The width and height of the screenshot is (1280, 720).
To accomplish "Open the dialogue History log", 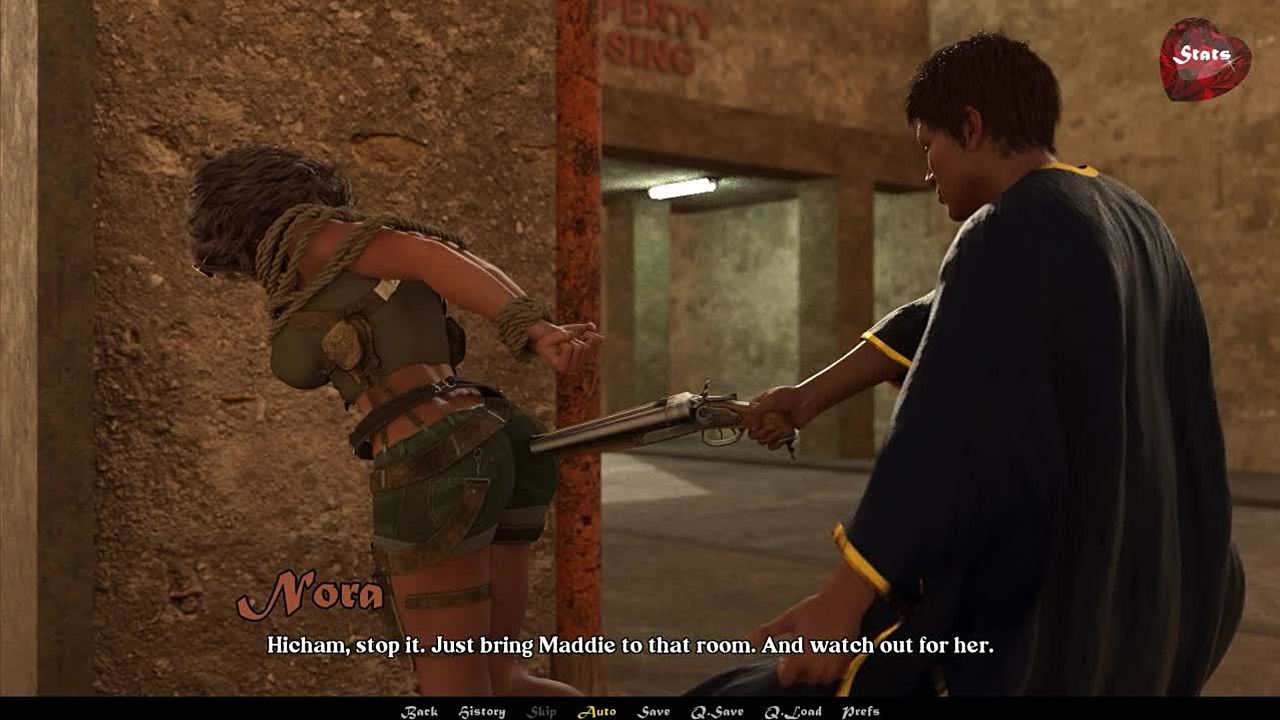I will [x=482, y=711].
